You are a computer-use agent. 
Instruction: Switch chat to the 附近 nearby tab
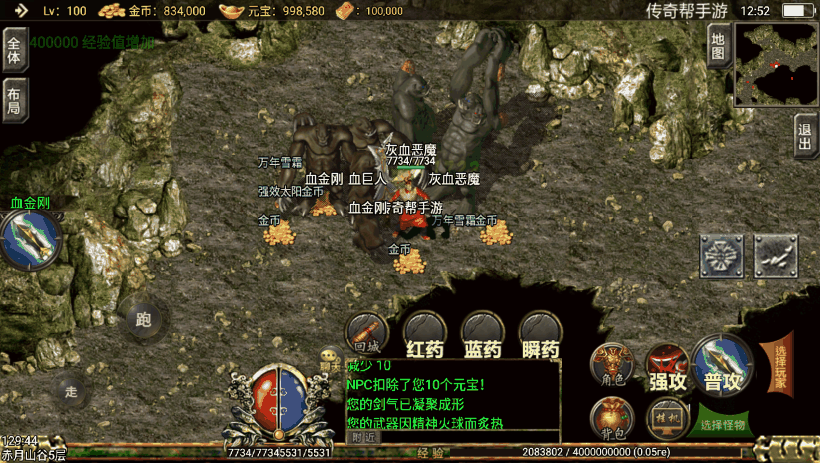click(x=364, y=437)
